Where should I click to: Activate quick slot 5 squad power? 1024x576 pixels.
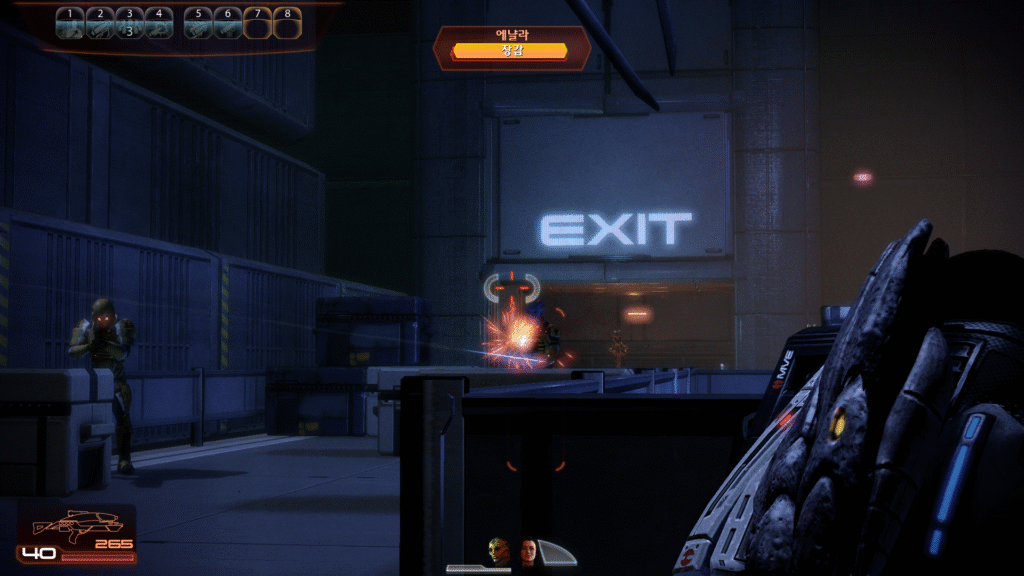click(199, 23)
